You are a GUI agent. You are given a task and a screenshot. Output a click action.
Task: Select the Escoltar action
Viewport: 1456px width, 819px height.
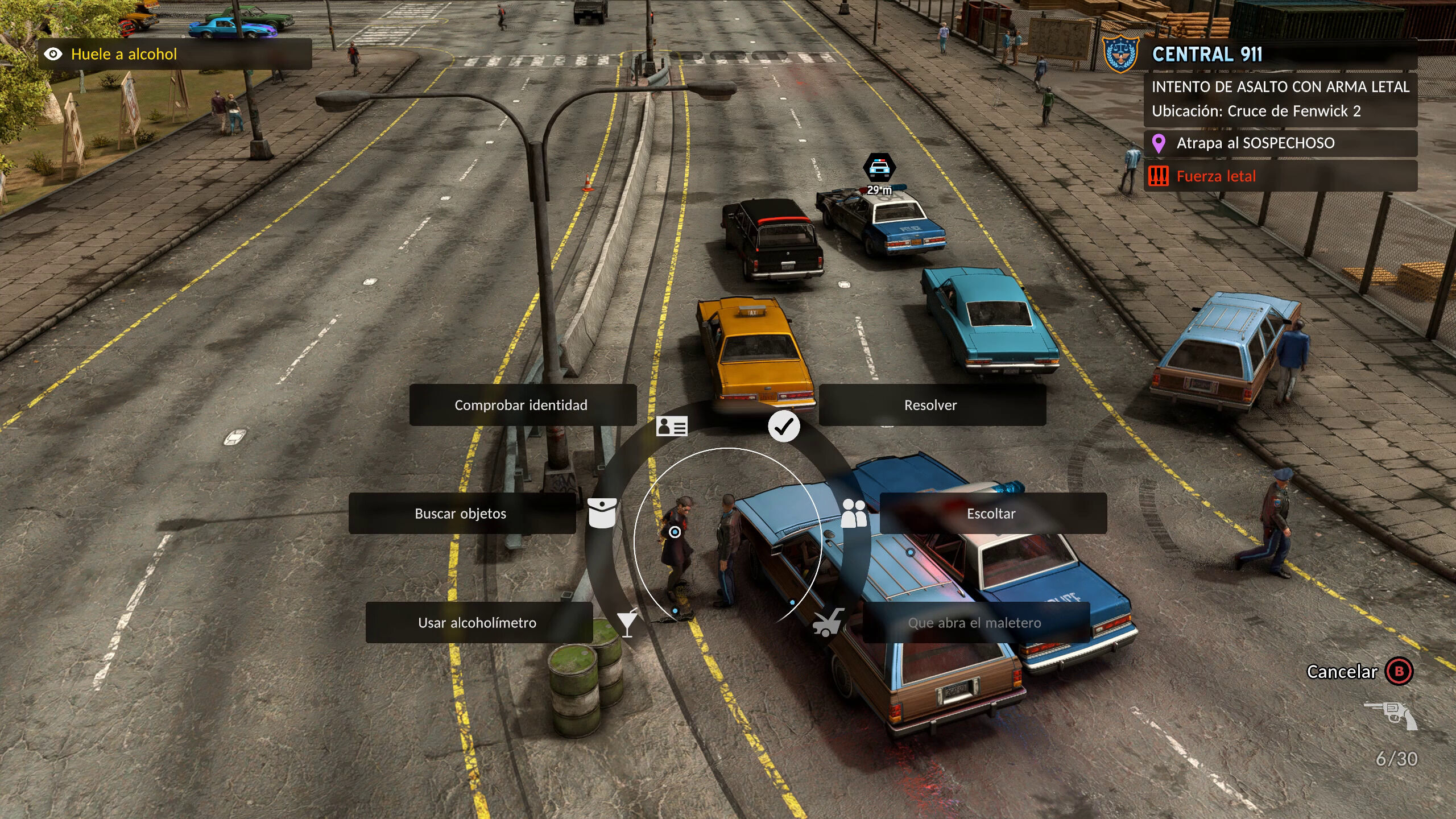(x=992, y=514)
